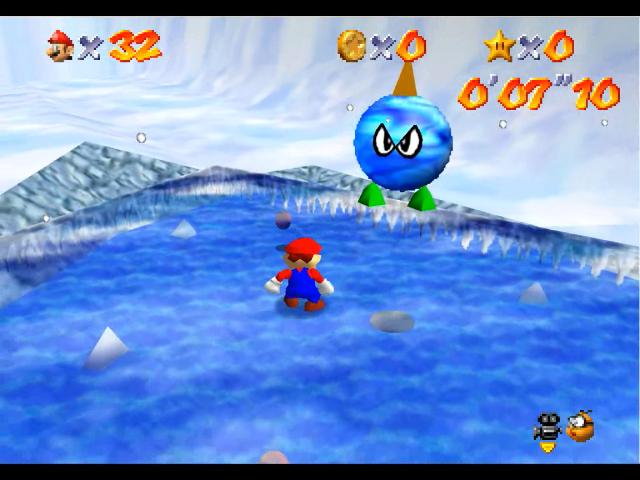This screenshot has height=480, width=640.
Task: Click the Mario head lives icon
Action: coord(60,45)
